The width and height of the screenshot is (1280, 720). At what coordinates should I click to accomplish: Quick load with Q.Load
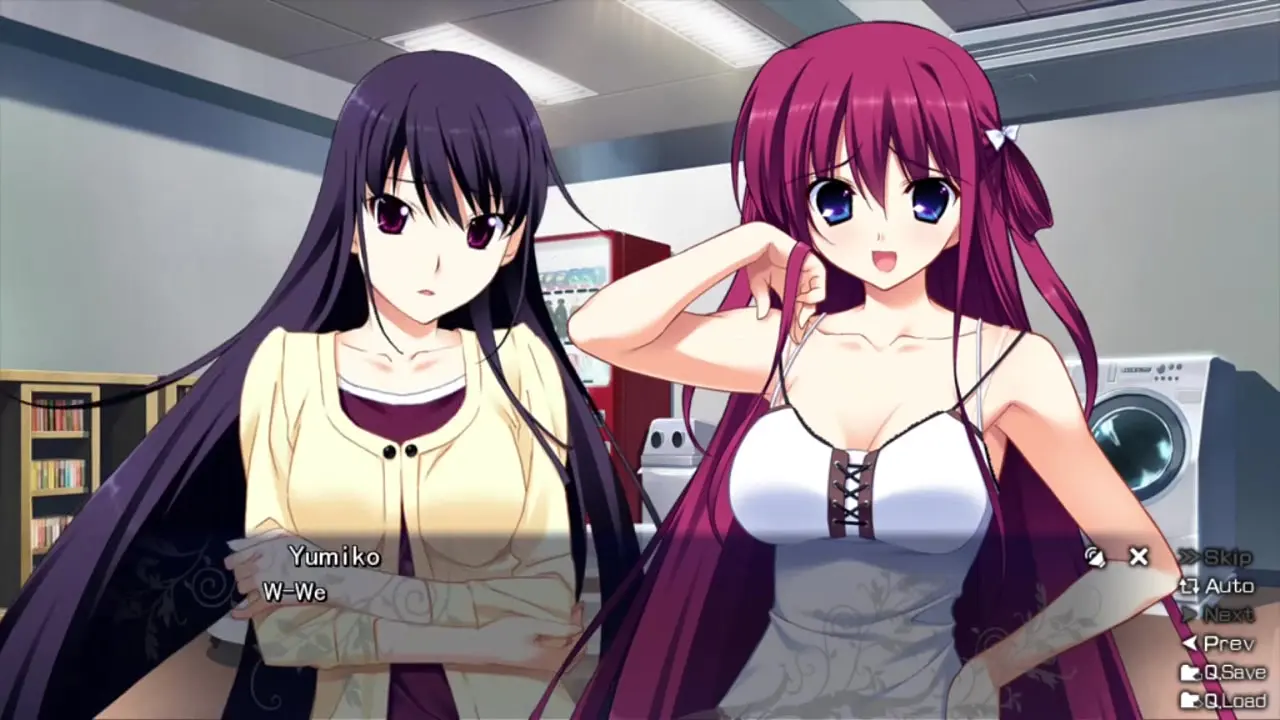(1223, 700)
